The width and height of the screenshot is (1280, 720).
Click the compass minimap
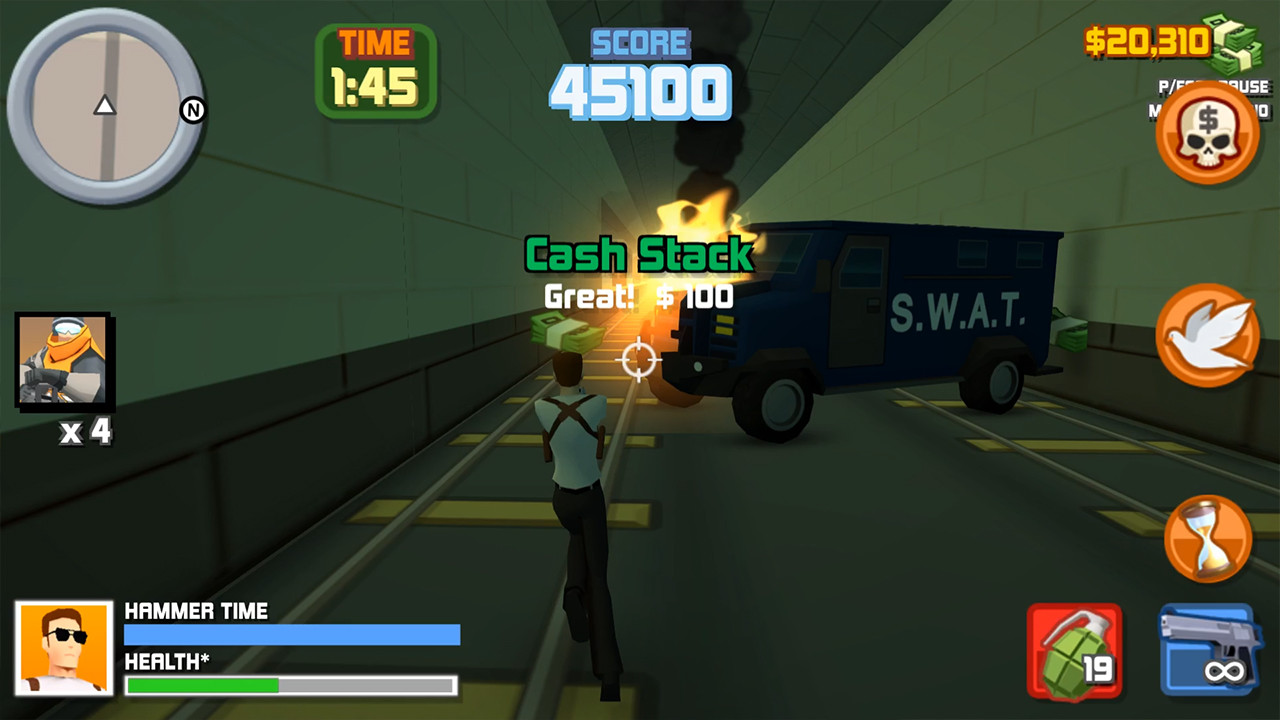click(105, 105)
